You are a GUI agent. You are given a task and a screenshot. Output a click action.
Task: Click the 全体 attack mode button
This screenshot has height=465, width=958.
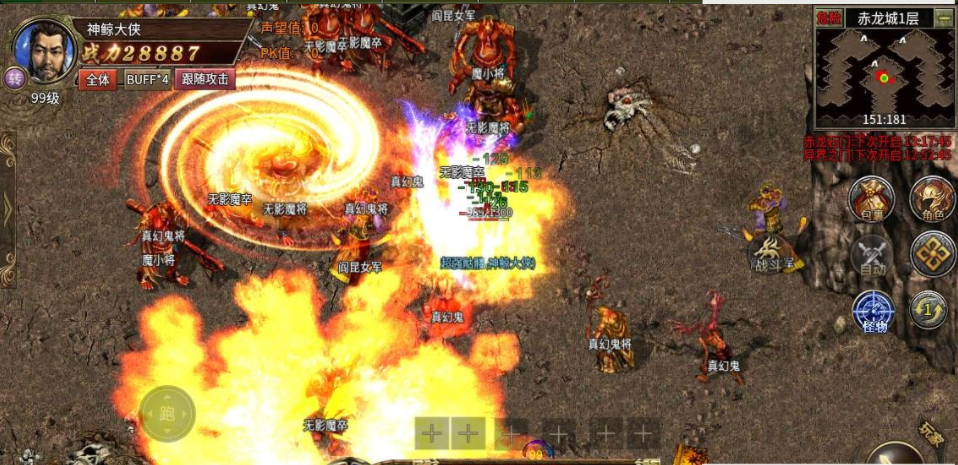coord(98,79)
